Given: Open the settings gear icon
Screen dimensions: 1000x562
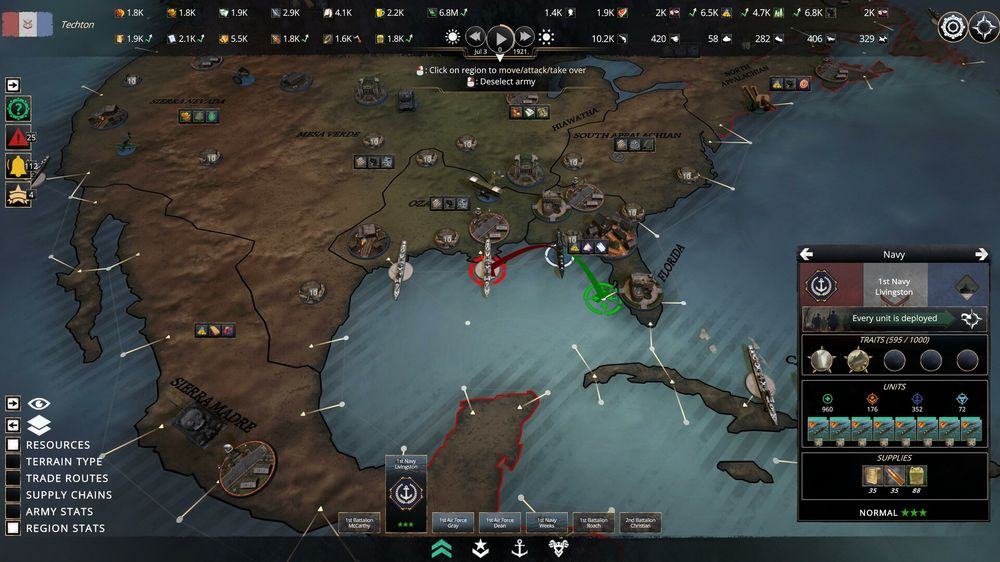Looking at the screenshot, I should 953,27.
